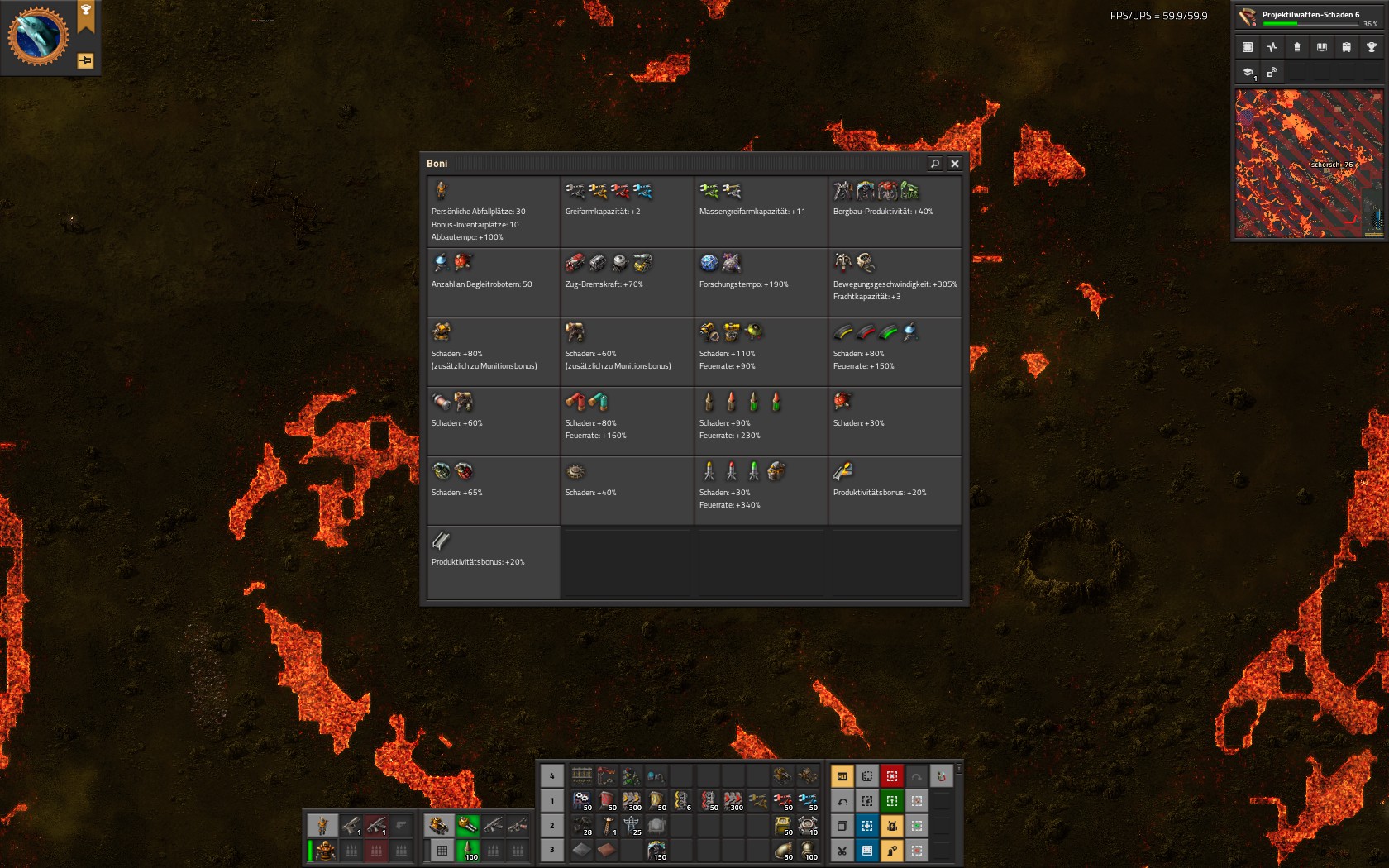Open the Factoriopedia book icon
Viewport: 1389px width, 868px height.
coord(1322,47)
